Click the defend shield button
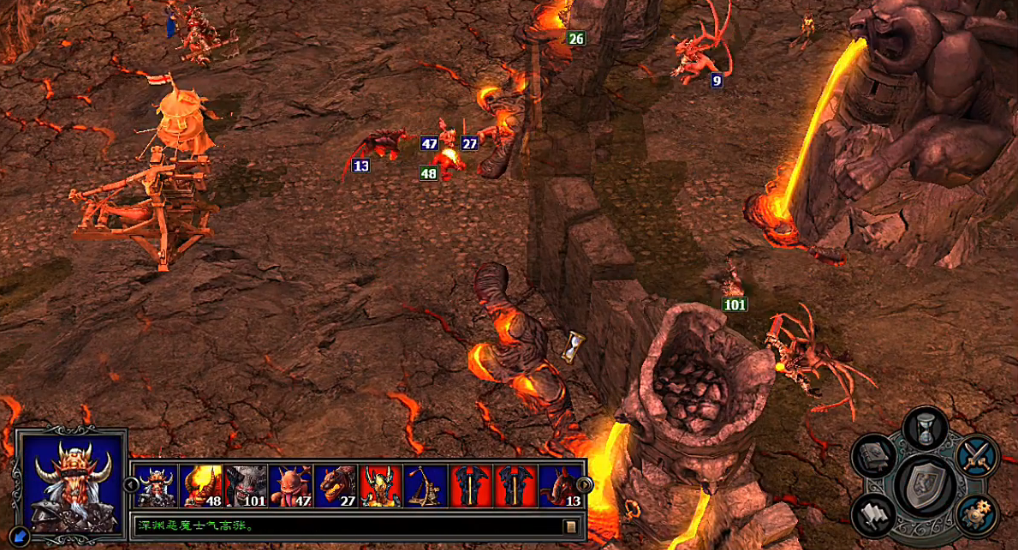Image resolution: width=1018 pixels, height=550 pixels. coord(924,483)
